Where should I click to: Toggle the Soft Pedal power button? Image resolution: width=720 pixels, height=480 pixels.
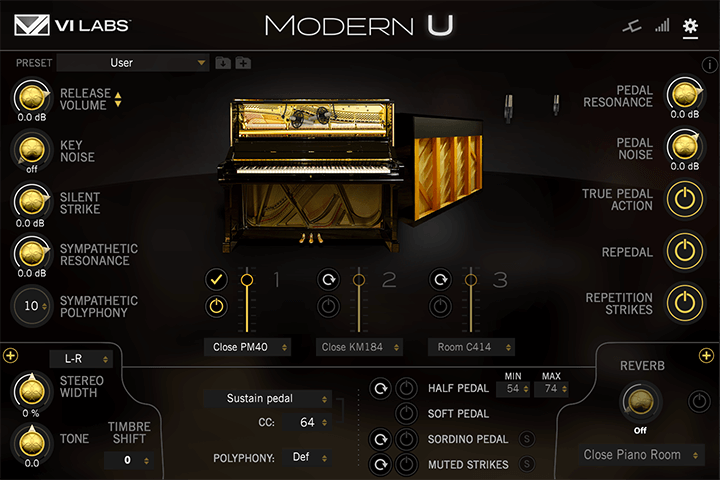(x=407, y=413)
